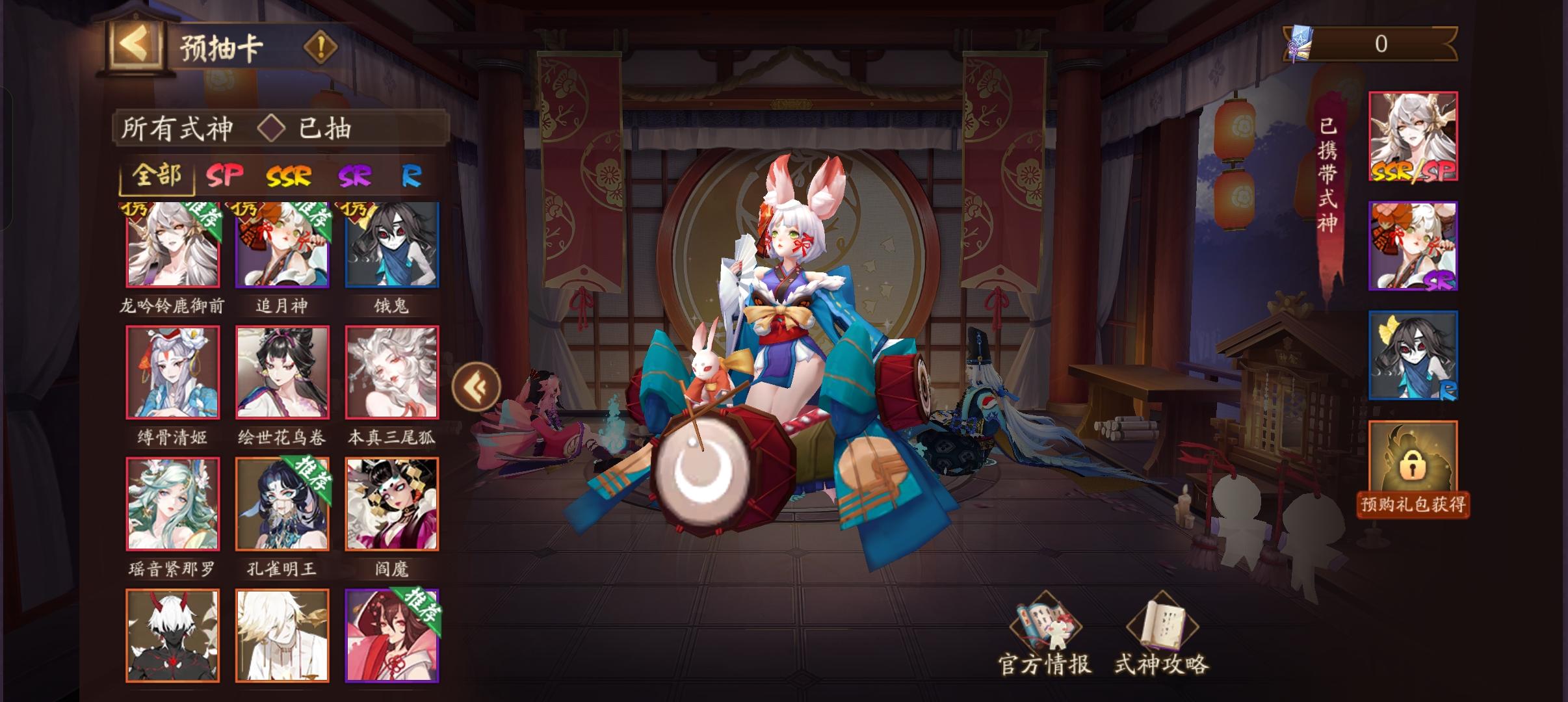Switch to the SR rarity tab
The height and width of the screenshot is (702, 1568).
[x=354, y=176]
